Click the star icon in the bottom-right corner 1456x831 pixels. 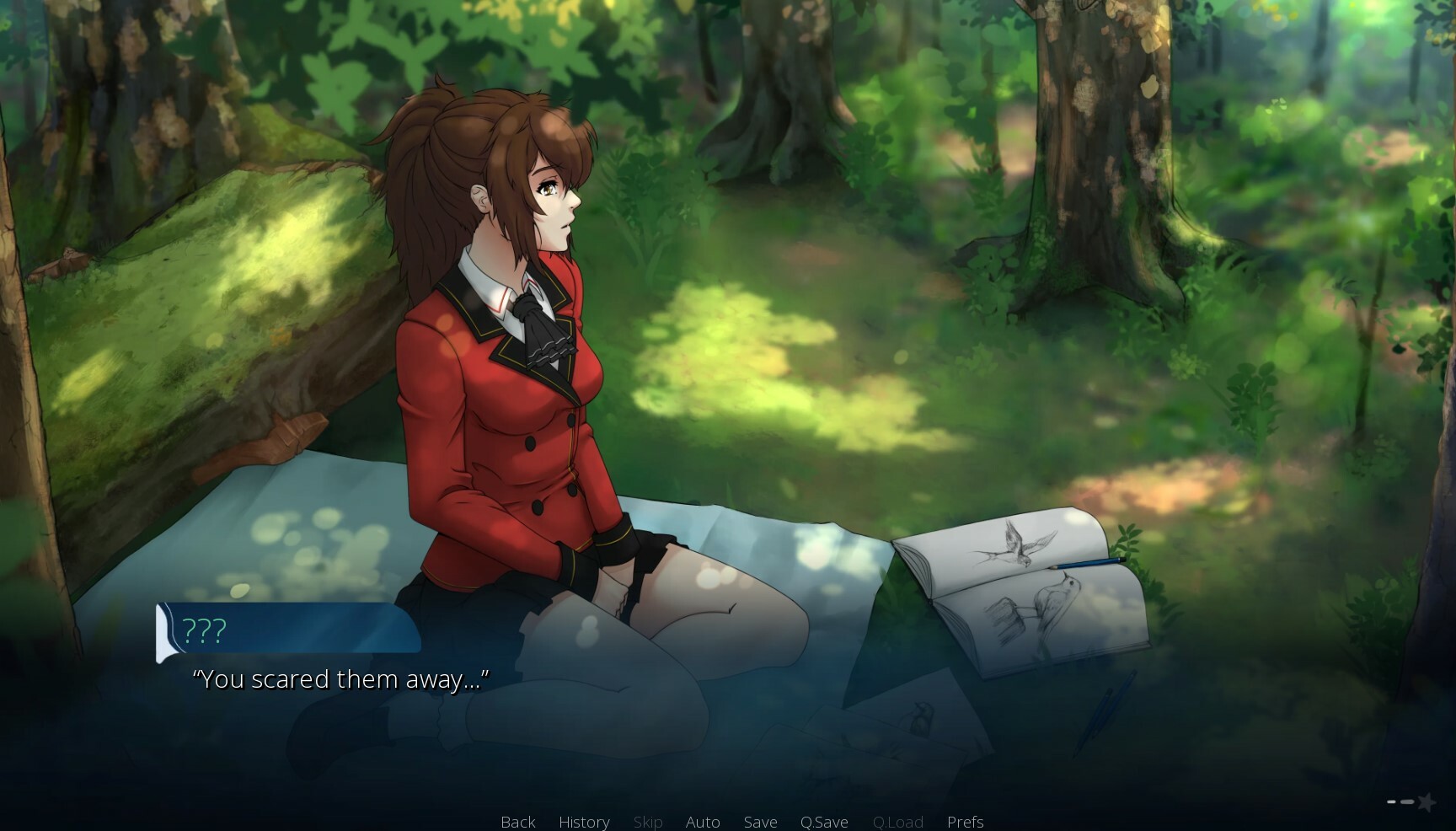pos(1428,802)
